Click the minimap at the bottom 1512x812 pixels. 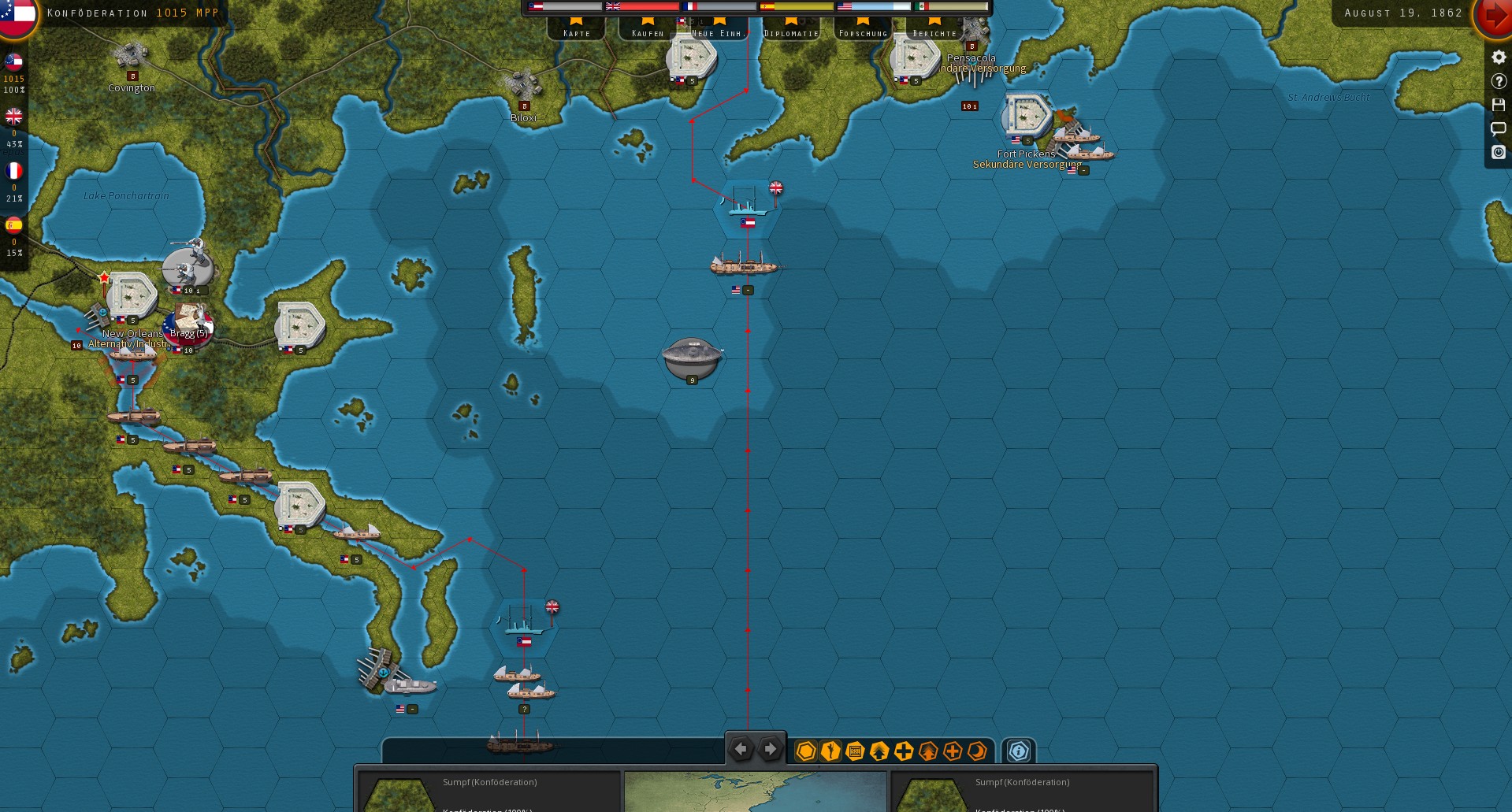[755, 792]
